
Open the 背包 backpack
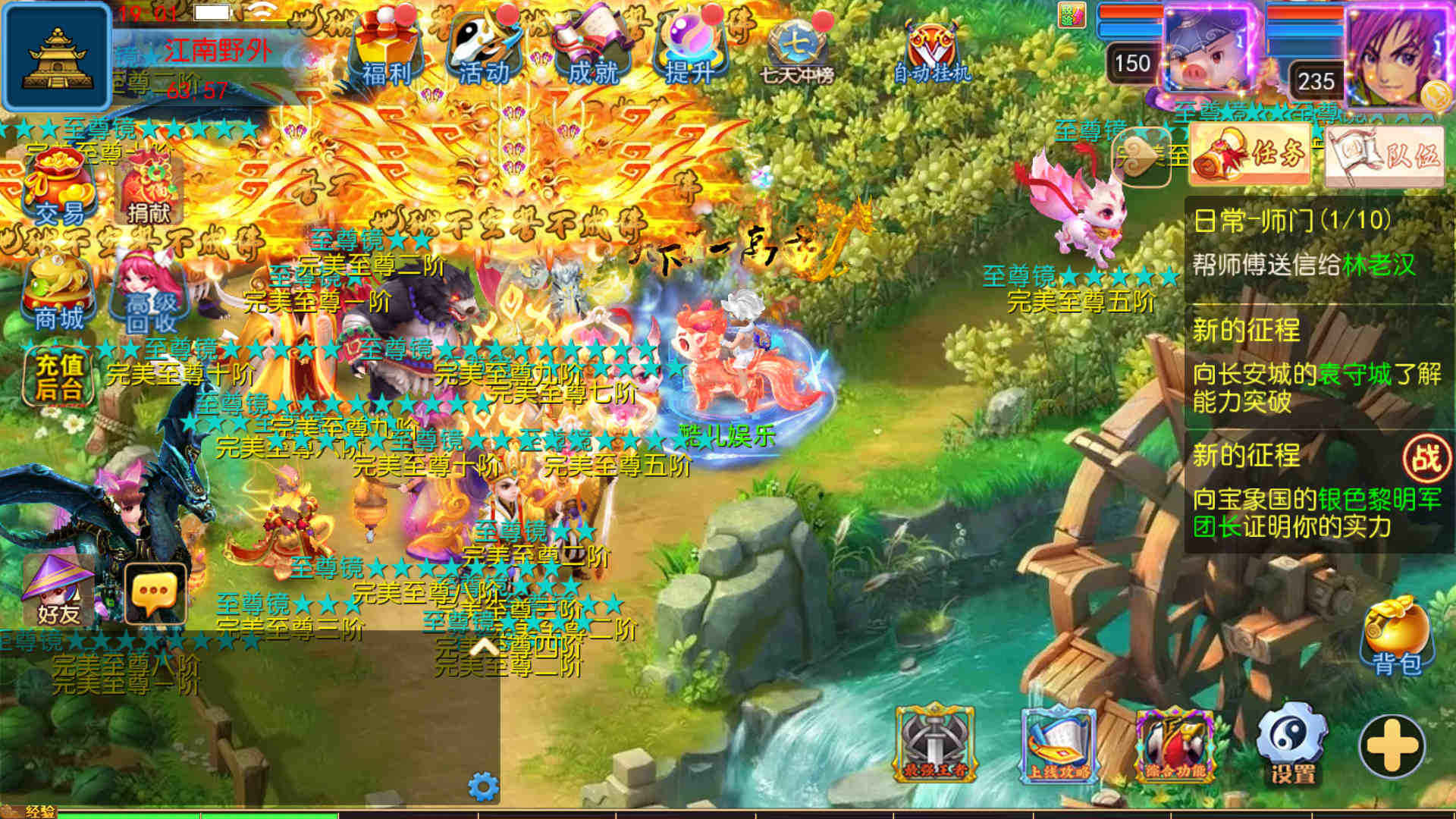[x=1397, y=637]
